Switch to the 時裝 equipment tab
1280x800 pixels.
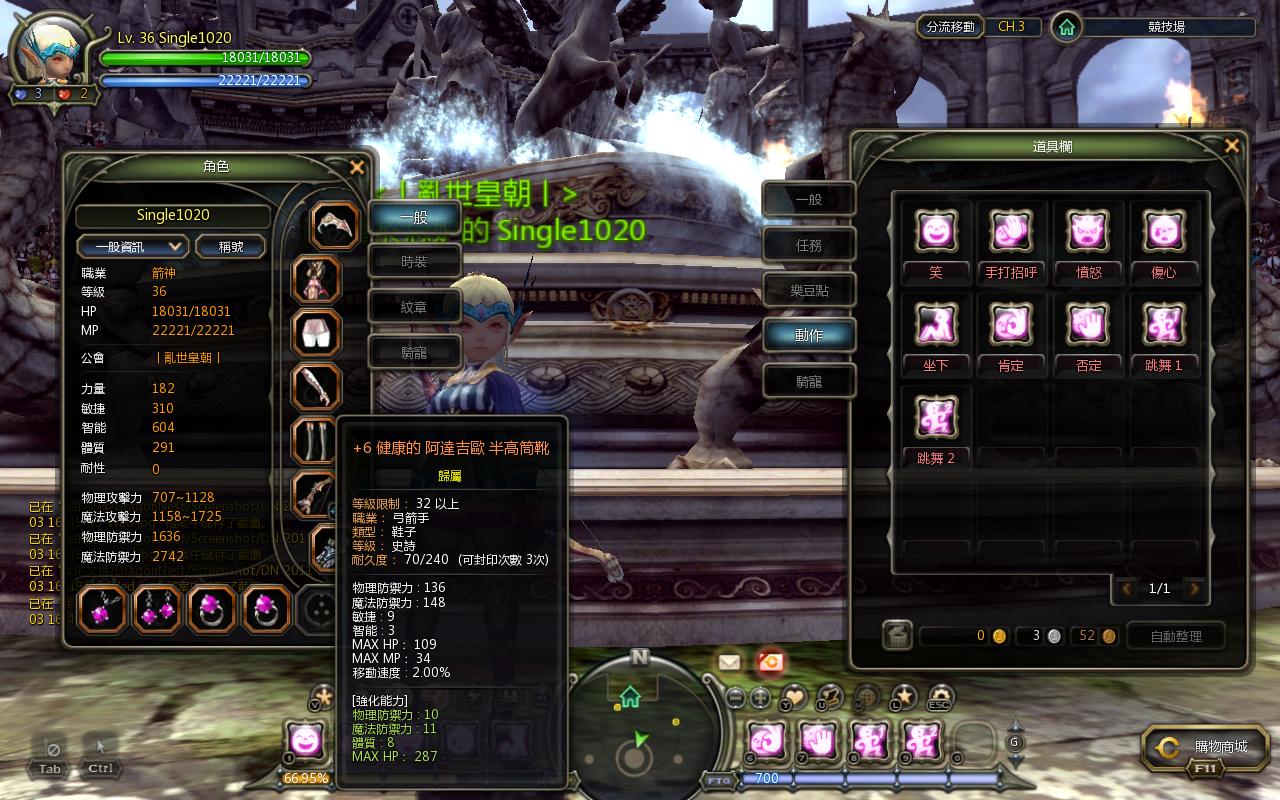tap(414, 262)
